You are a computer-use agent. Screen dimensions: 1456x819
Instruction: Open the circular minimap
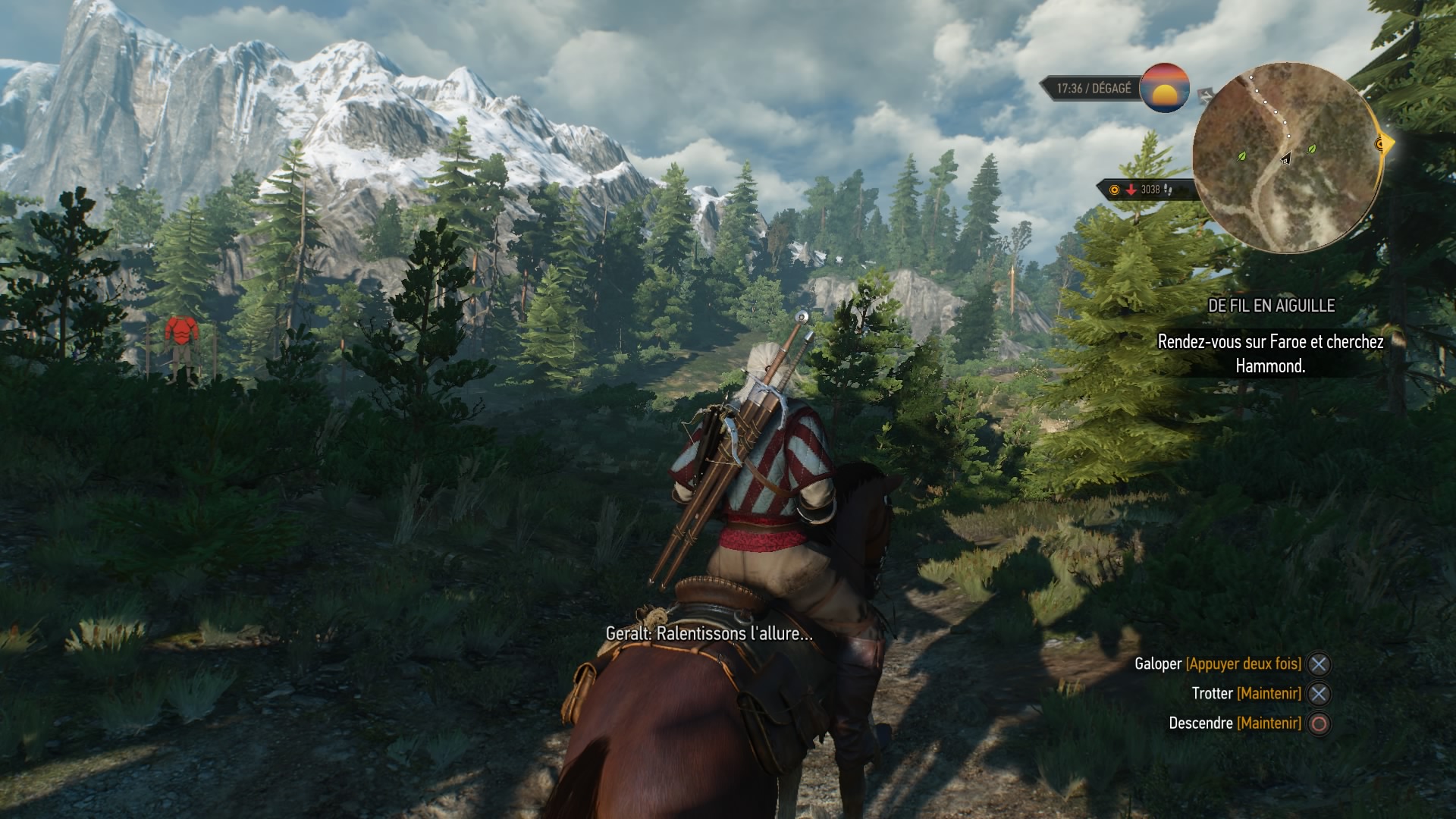coord(1286,159)
